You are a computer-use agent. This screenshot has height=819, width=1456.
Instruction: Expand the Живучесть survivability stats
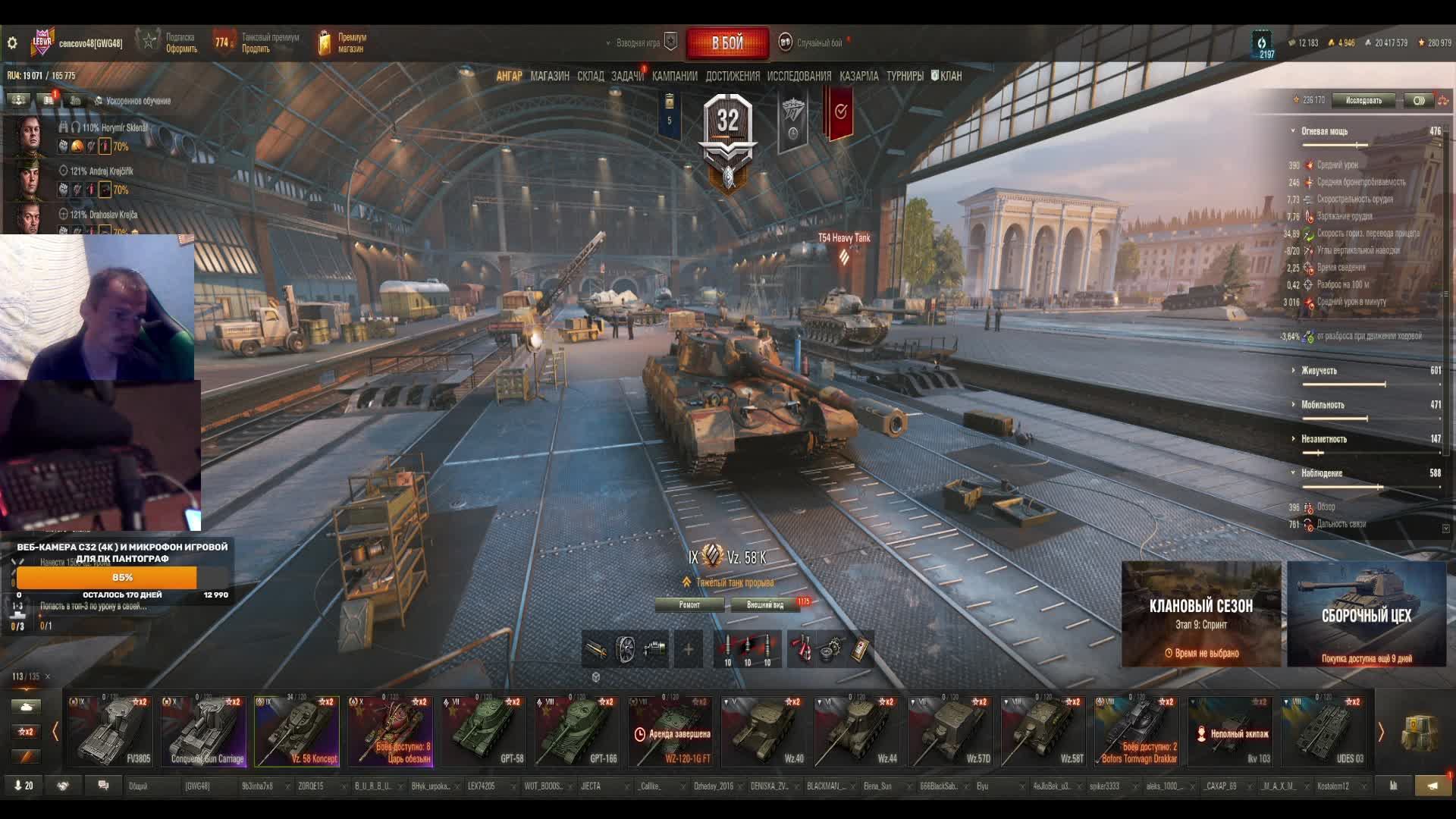point(1319,371)
